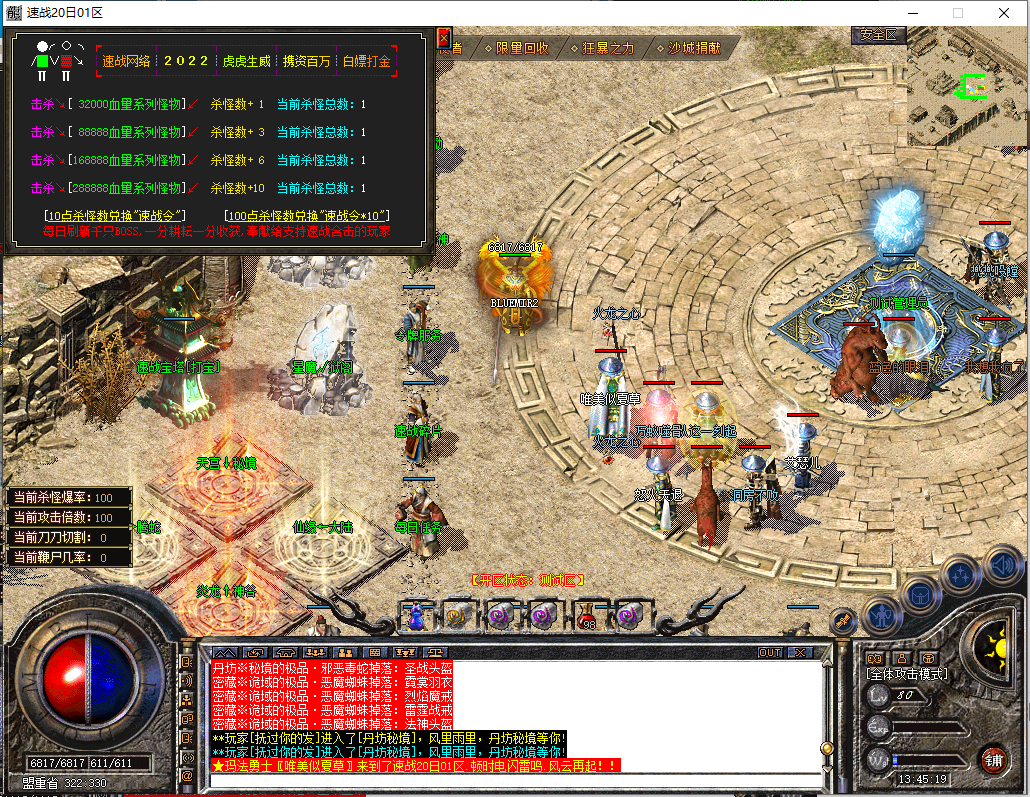Select the belt slot with 98 stacked items
Viewport: 1030px width, 797px height.
pyautogui.click(x=587, y=615)
